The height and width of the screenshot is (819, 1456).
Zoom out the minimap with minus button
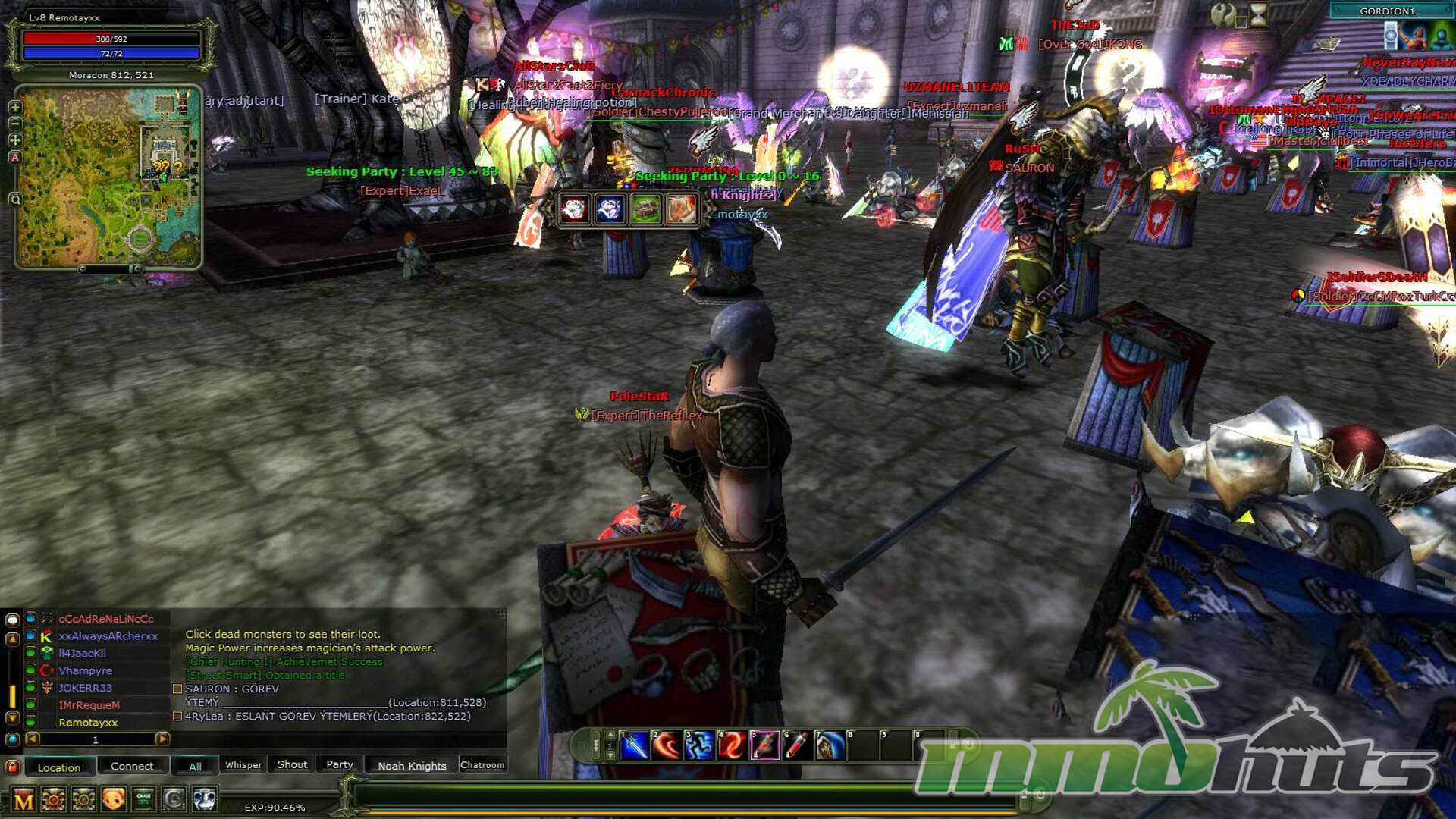click(14, 123)
